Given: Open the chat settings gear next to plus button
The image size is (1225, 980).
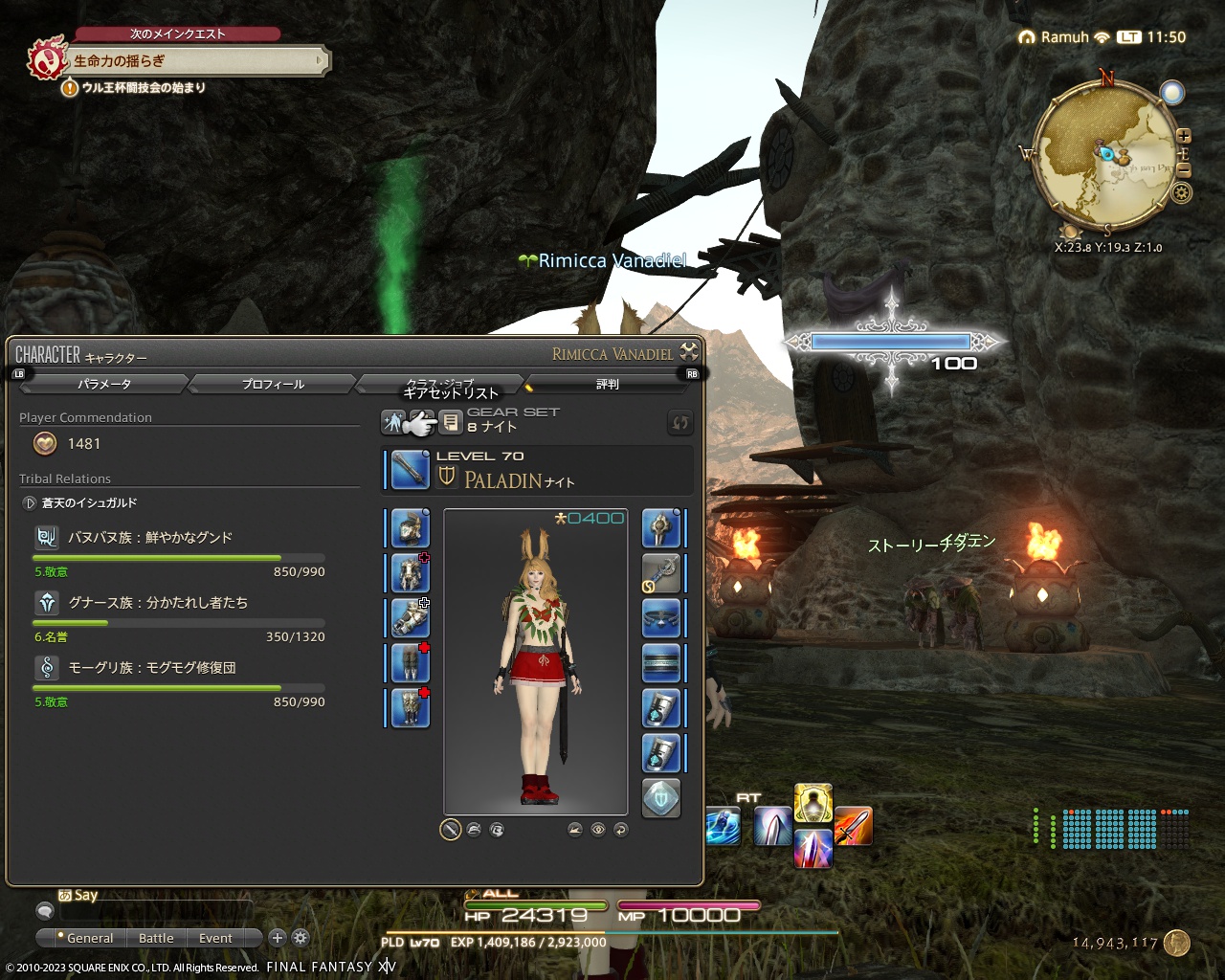Looking at the screenshot, I should 300,938.
